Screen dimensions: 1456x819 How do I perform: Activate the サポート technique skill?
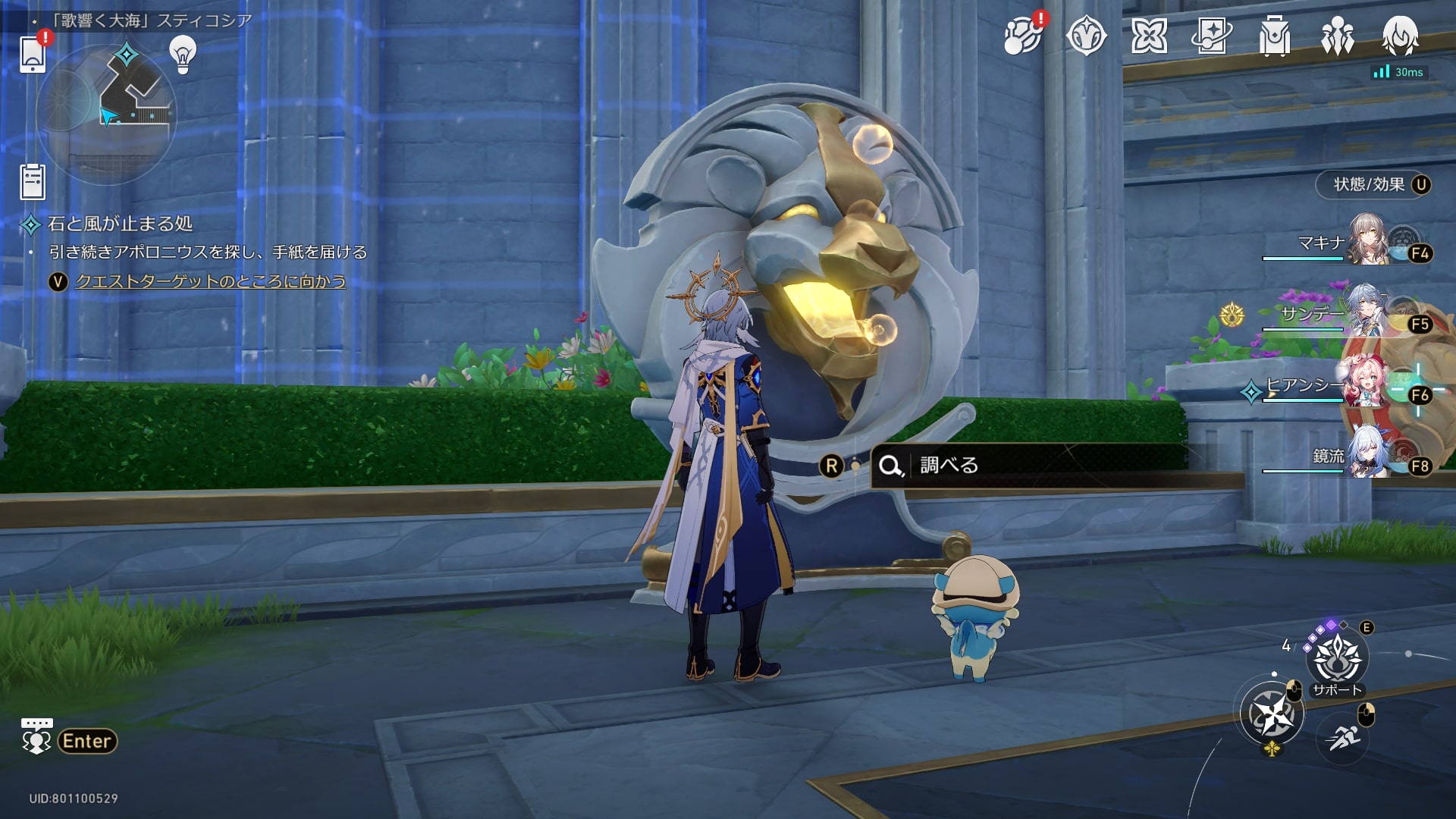[1337, 659]
